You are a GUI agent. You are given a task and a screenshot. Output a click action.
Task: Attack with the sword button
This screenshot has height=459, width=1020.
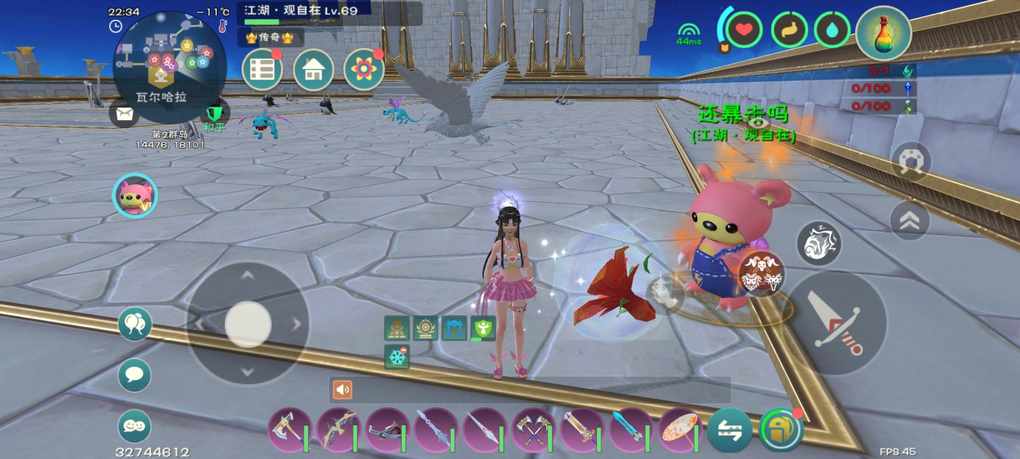coord(836,323)
